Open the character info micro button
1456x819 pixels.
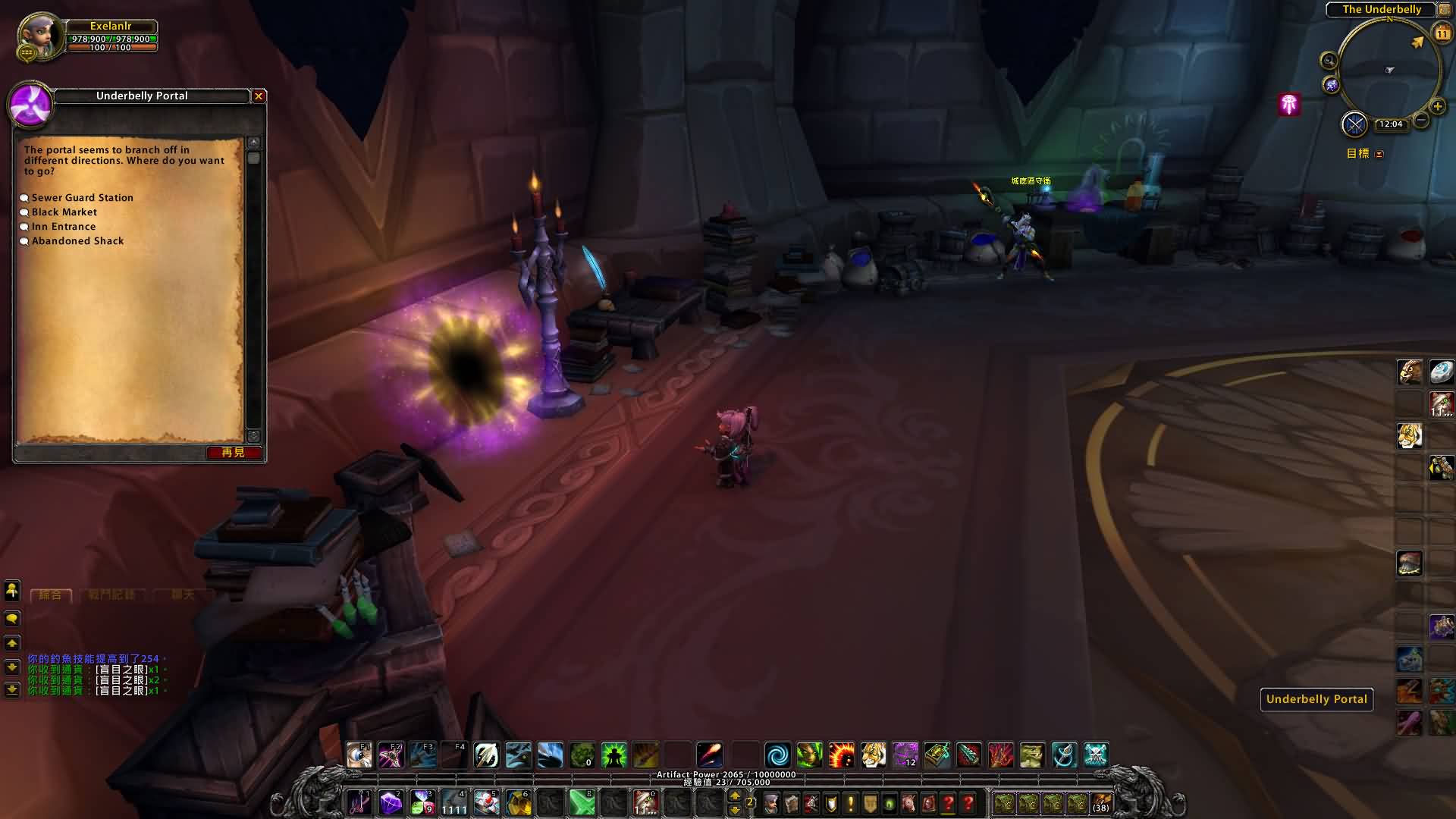(x=771, y=803)
